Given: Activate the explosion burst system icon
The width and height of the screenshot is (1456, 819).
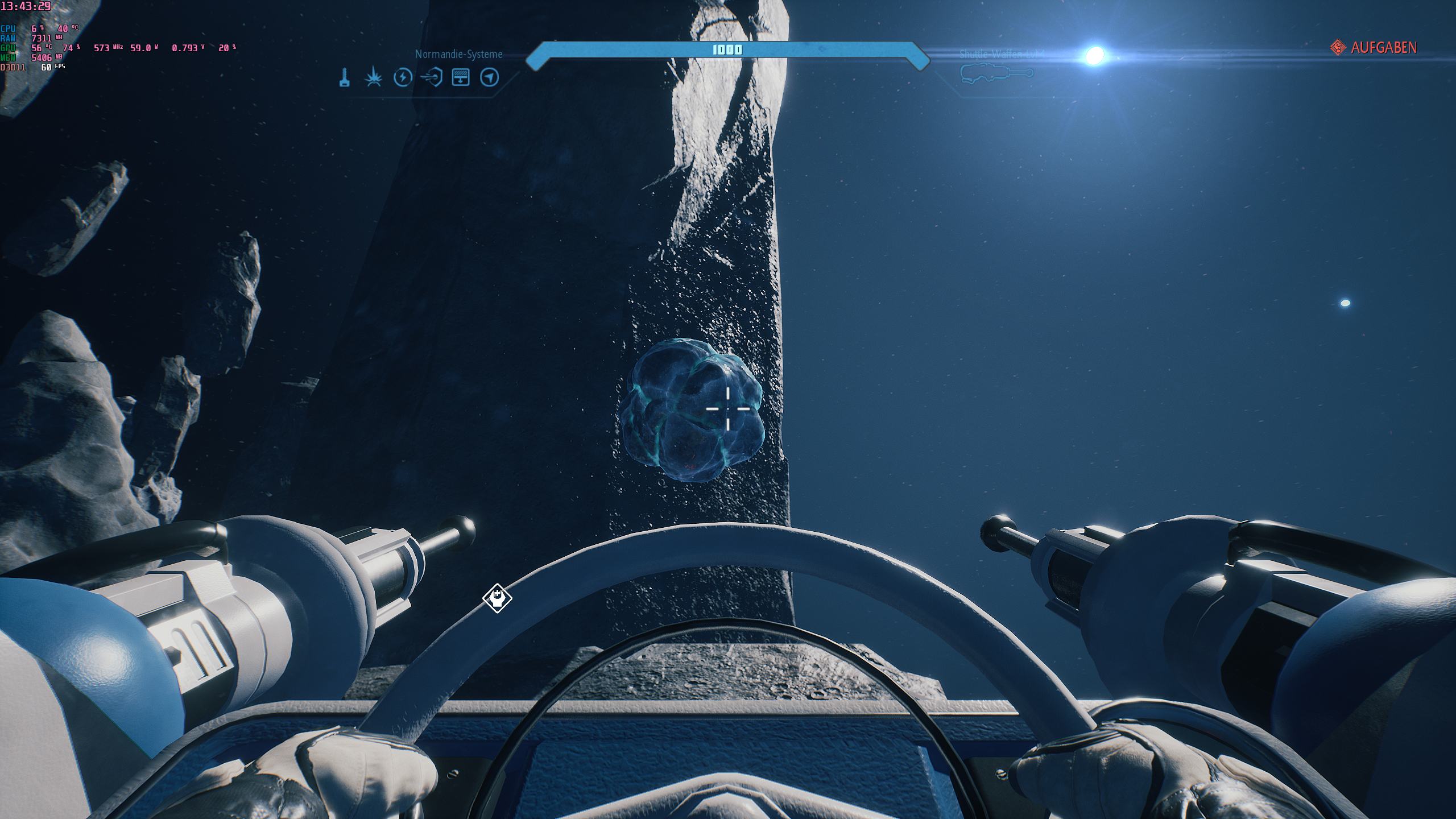Looking at the screenshot, I should tap(373, 77).
